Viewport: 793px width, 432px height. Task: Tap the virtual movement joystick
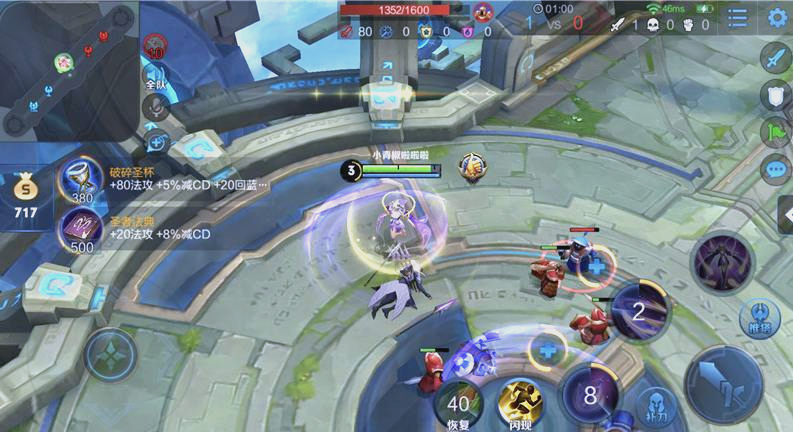[111, 354]
